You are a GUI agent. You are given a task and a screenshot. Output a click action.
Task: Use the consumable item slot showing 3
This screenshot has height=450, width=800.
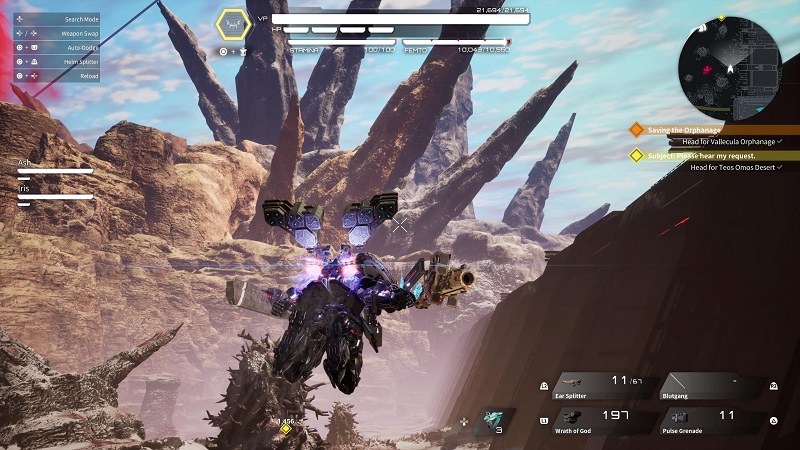point(498,422)
